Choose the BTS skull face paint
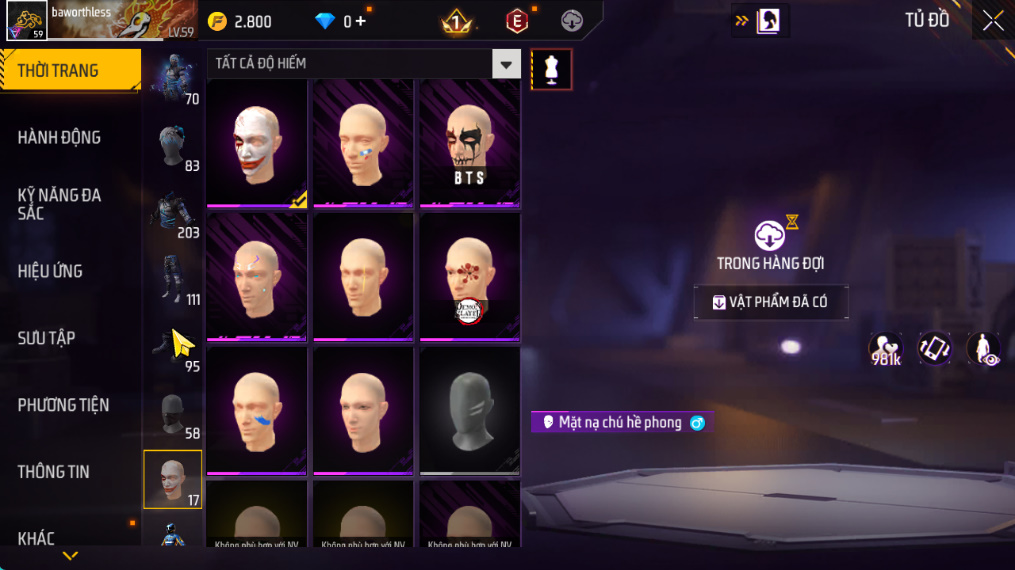The height and width of the screenshot is (570, 1015). pyautogui.click(x=469, y=142)
